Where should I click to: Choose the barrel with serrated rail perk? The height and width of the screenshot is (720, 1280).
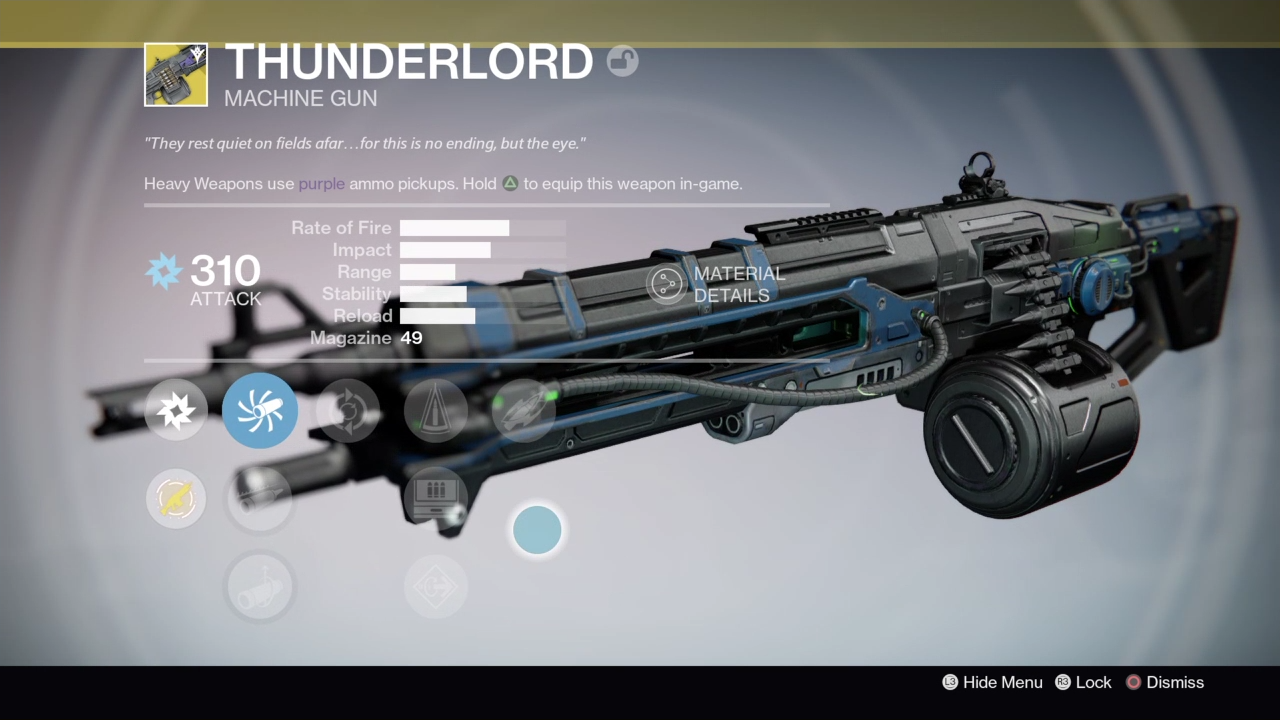click(260, 499)
